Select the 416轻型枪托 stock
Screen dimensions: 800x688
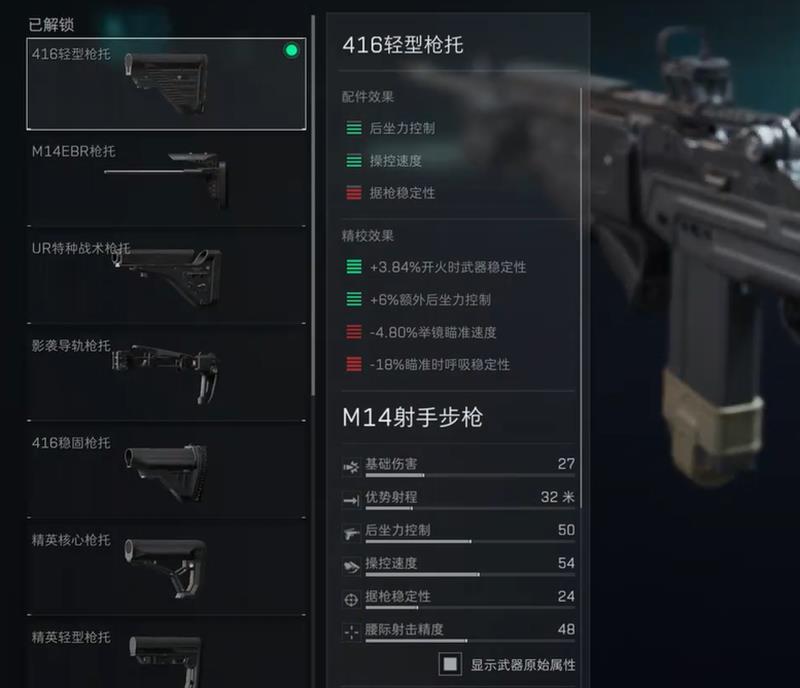point(166,84)
